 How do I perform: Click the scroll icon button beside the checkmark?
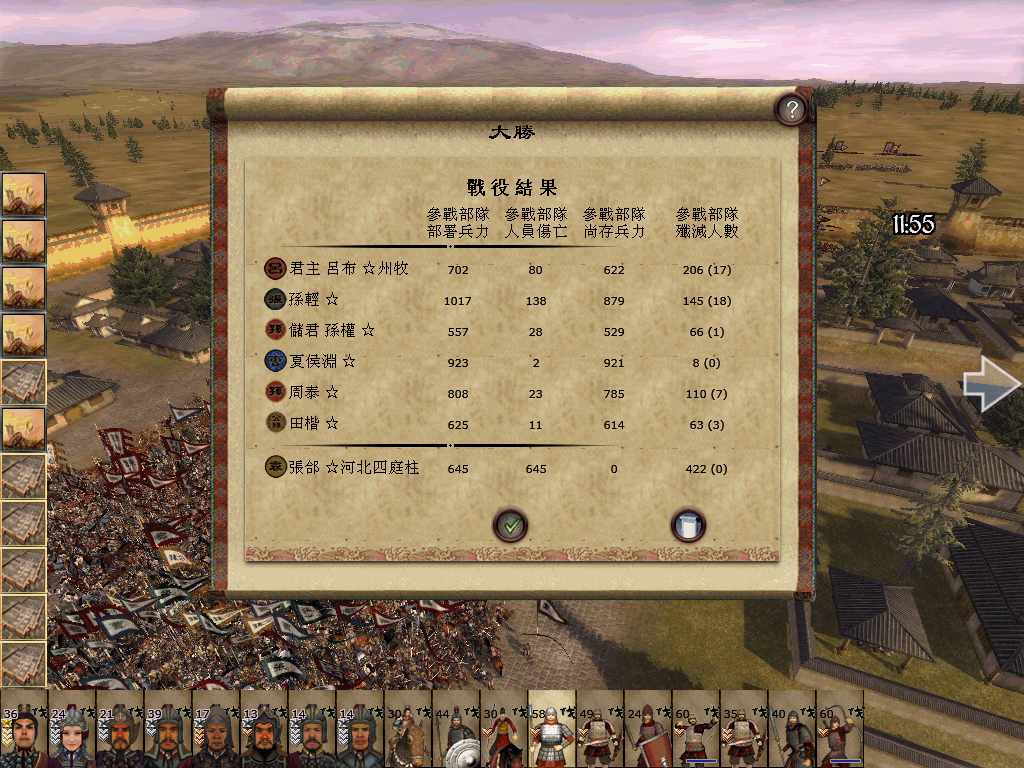coord(688,524)
